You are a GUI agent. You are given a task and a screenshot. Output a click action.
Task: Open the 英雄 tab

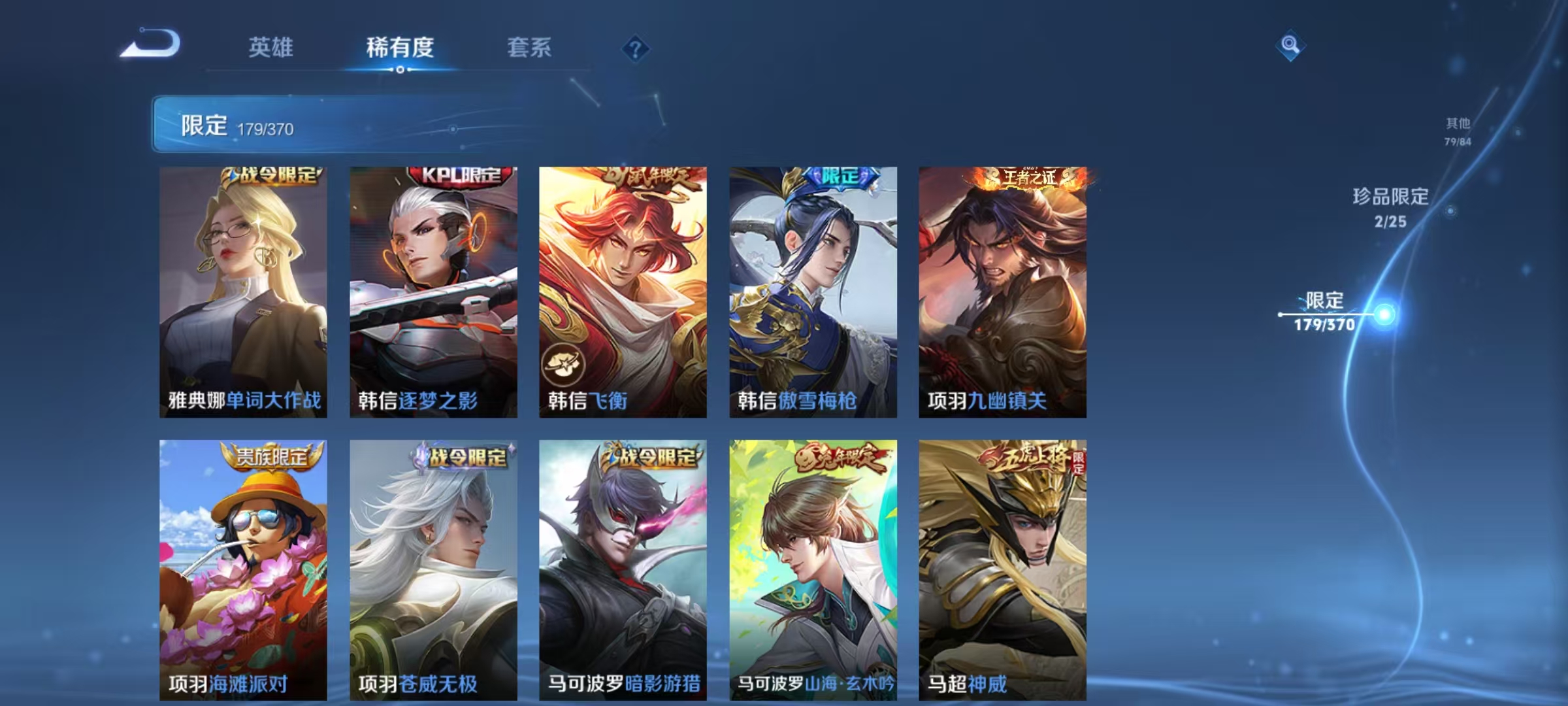click(x=271, y=48)
